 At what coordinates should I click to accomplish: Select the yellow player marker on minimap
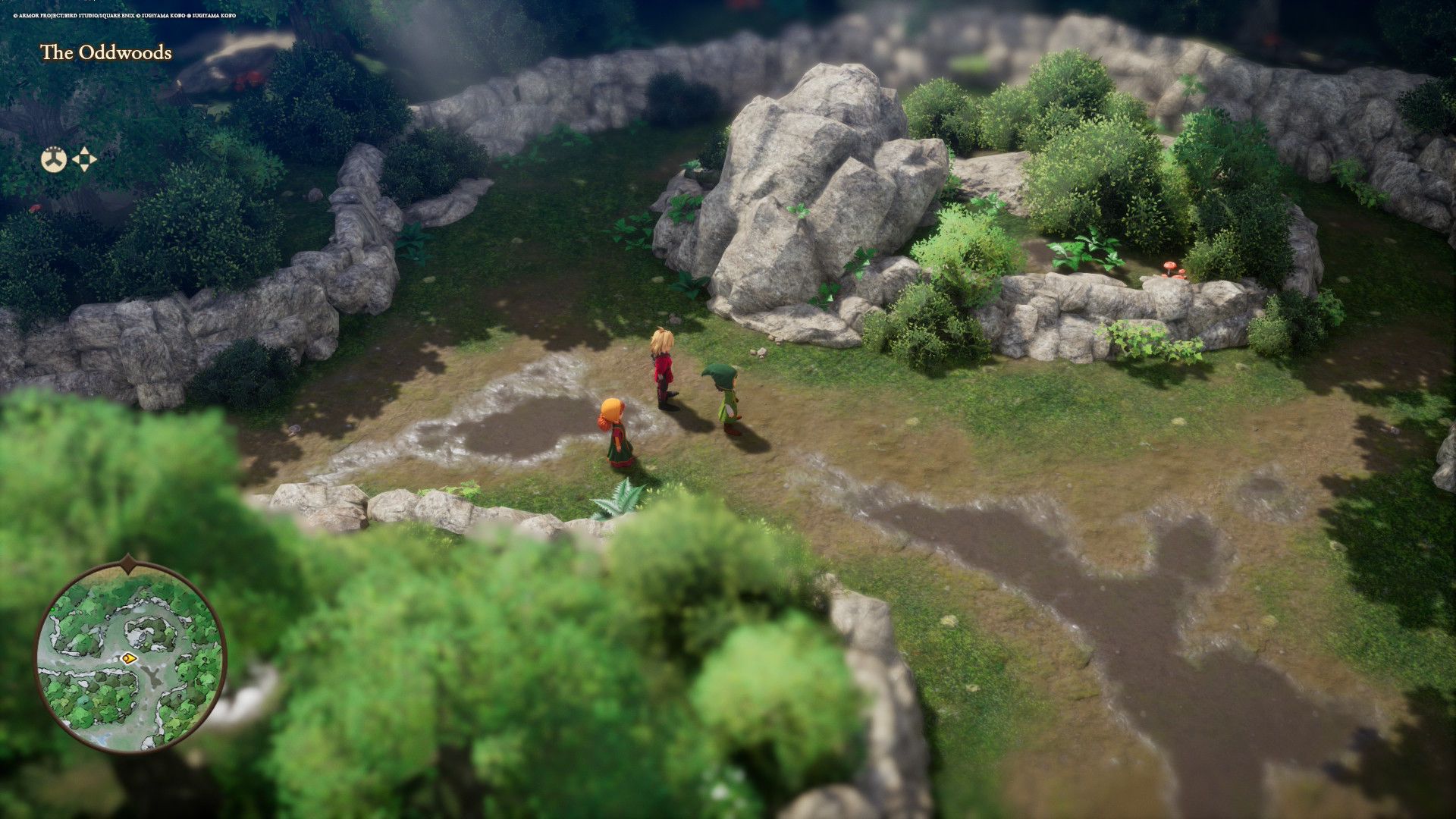[129, 658]
